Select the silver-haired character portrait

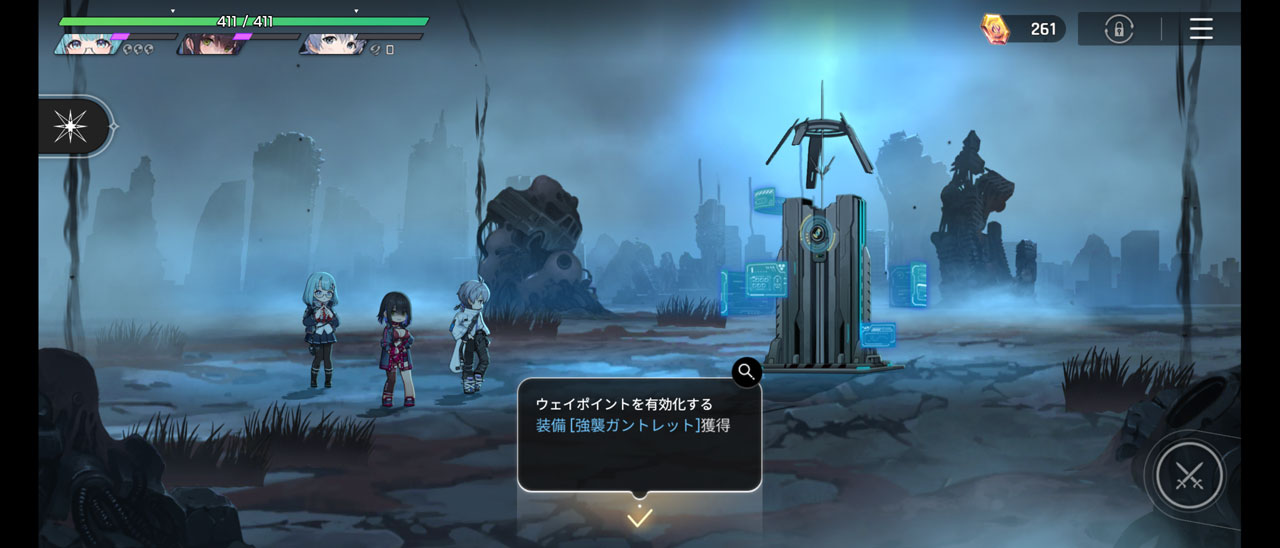[x=334, y=44]
